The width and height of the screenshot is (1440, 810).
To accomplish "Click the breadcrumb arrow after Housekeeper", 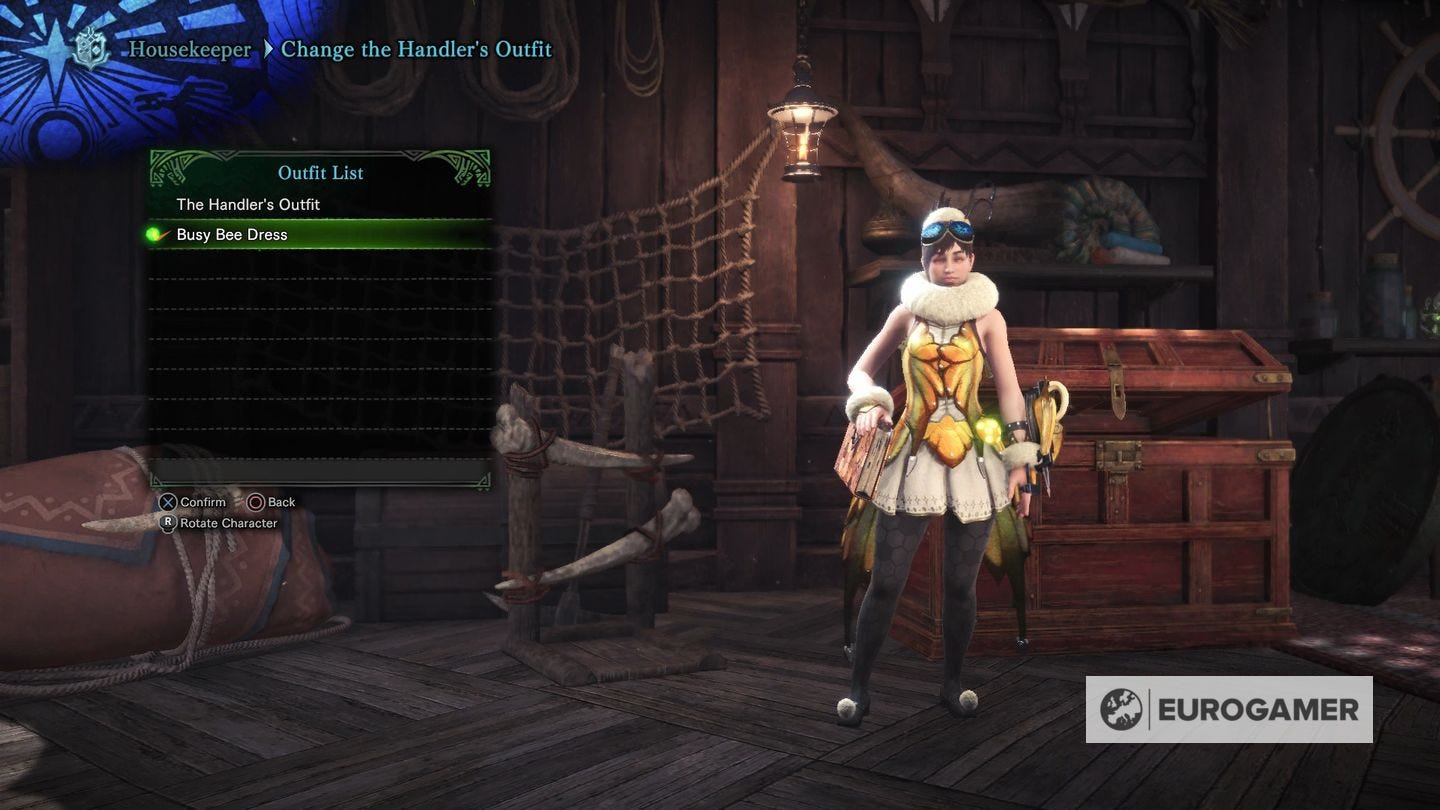I will pos(266,48).
